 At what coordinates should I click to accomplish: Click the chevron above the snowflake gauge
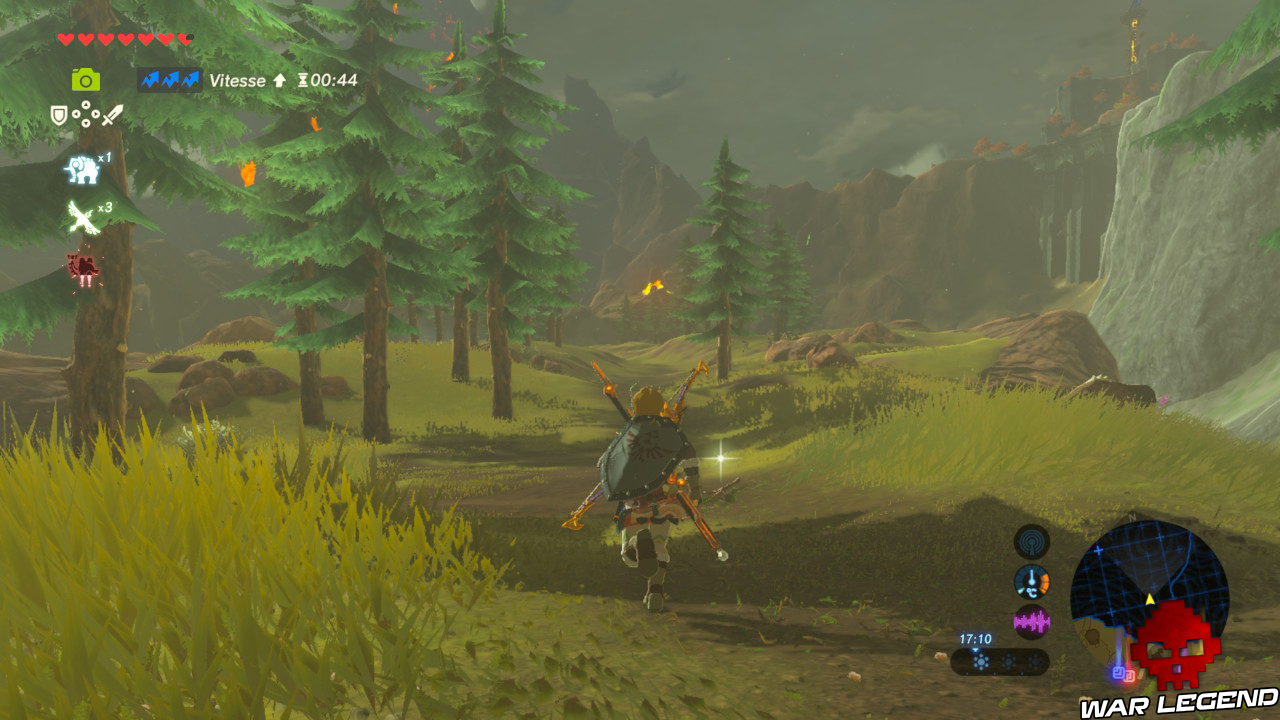(975, 650)
